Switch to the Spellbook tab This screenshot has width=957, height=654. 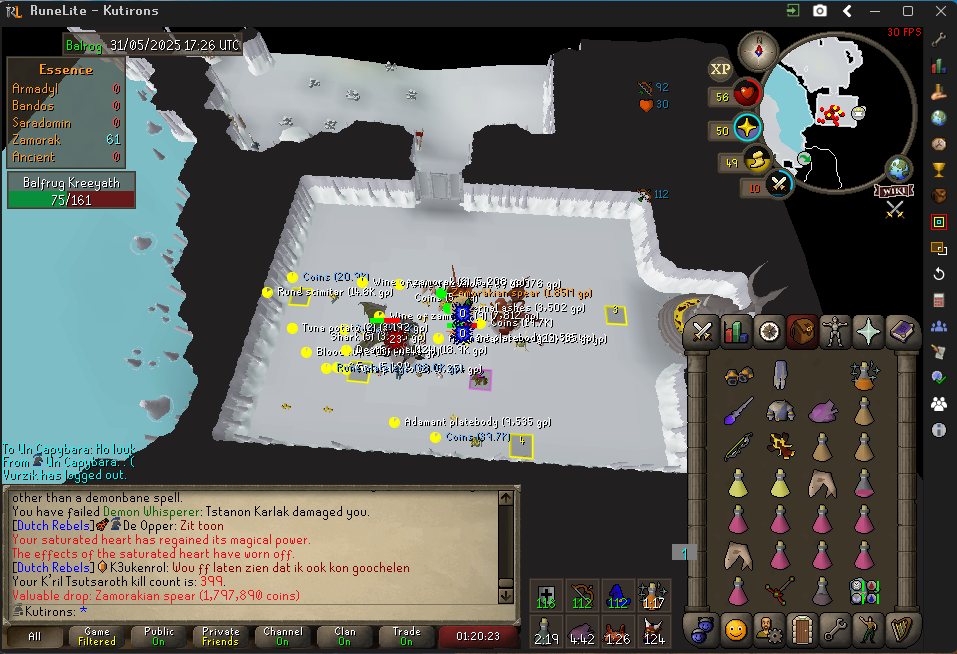tap(900, 331)
